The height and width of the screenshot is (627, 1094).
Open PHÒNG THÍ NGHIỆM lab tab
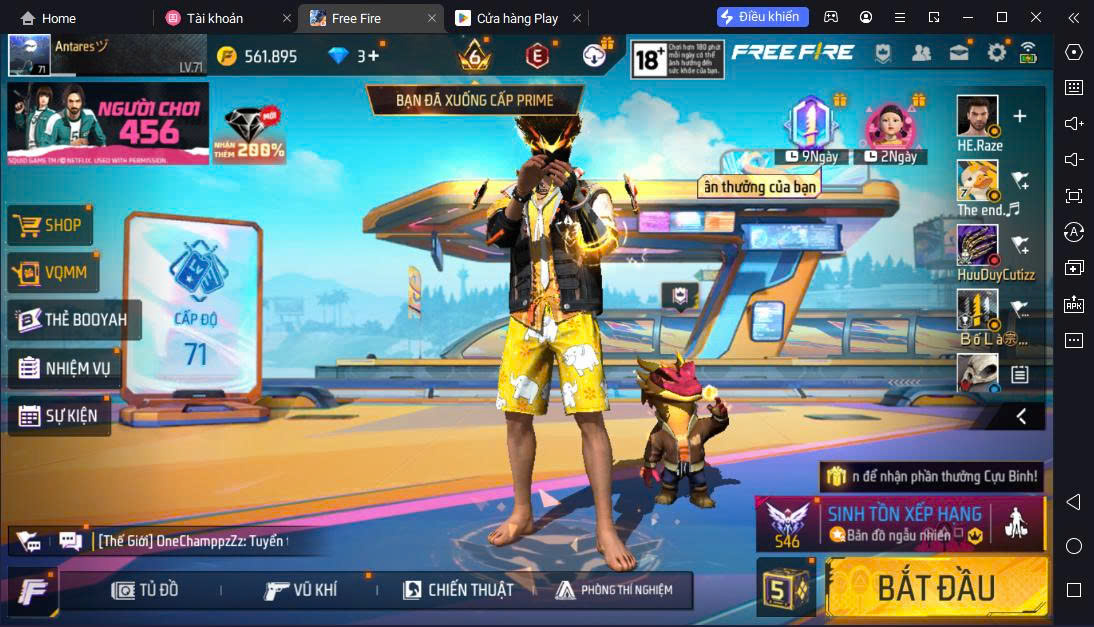pyautogui.click(x=614, y=590)
